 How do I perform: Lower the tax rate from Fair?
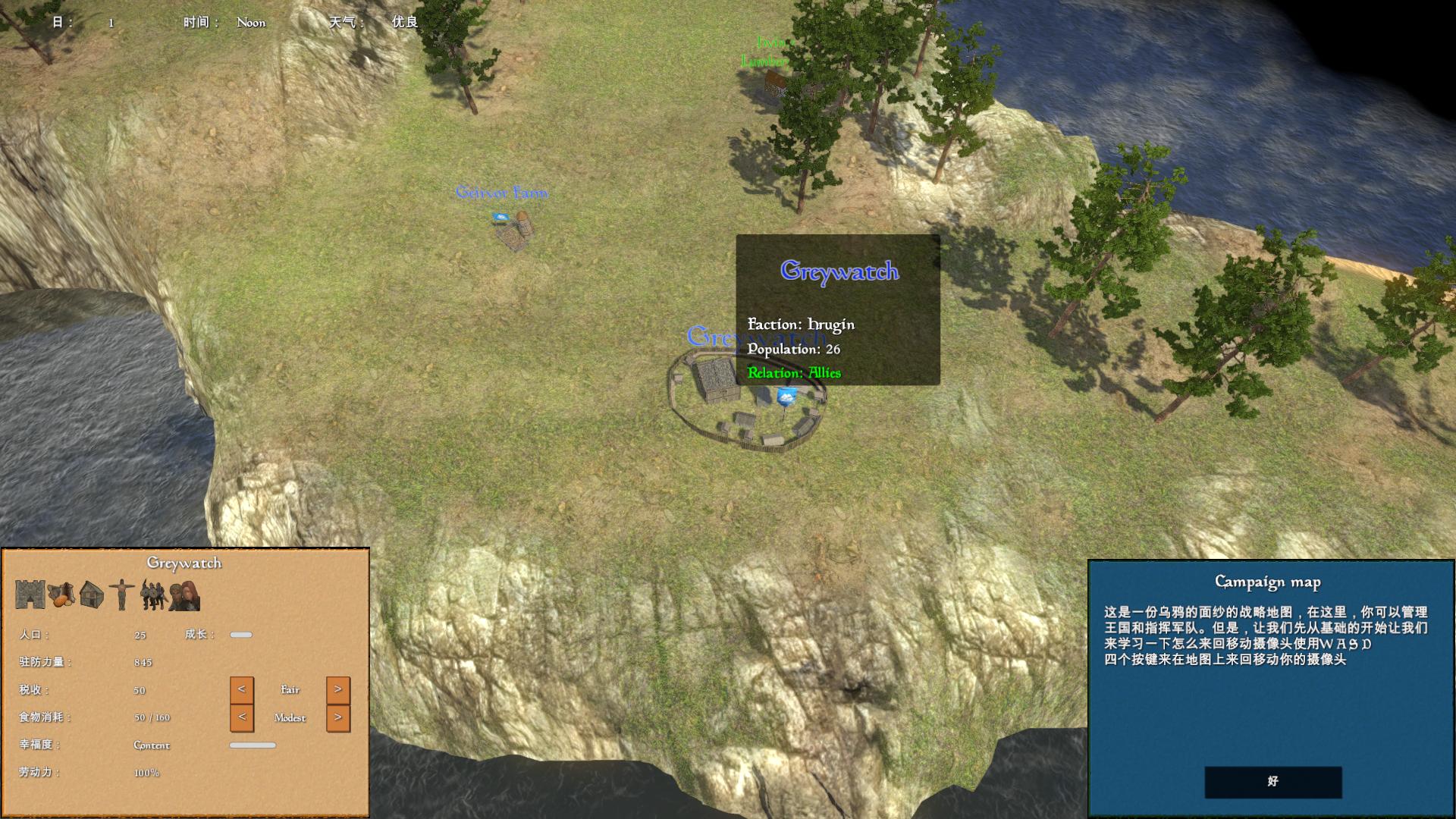[241, 689]
